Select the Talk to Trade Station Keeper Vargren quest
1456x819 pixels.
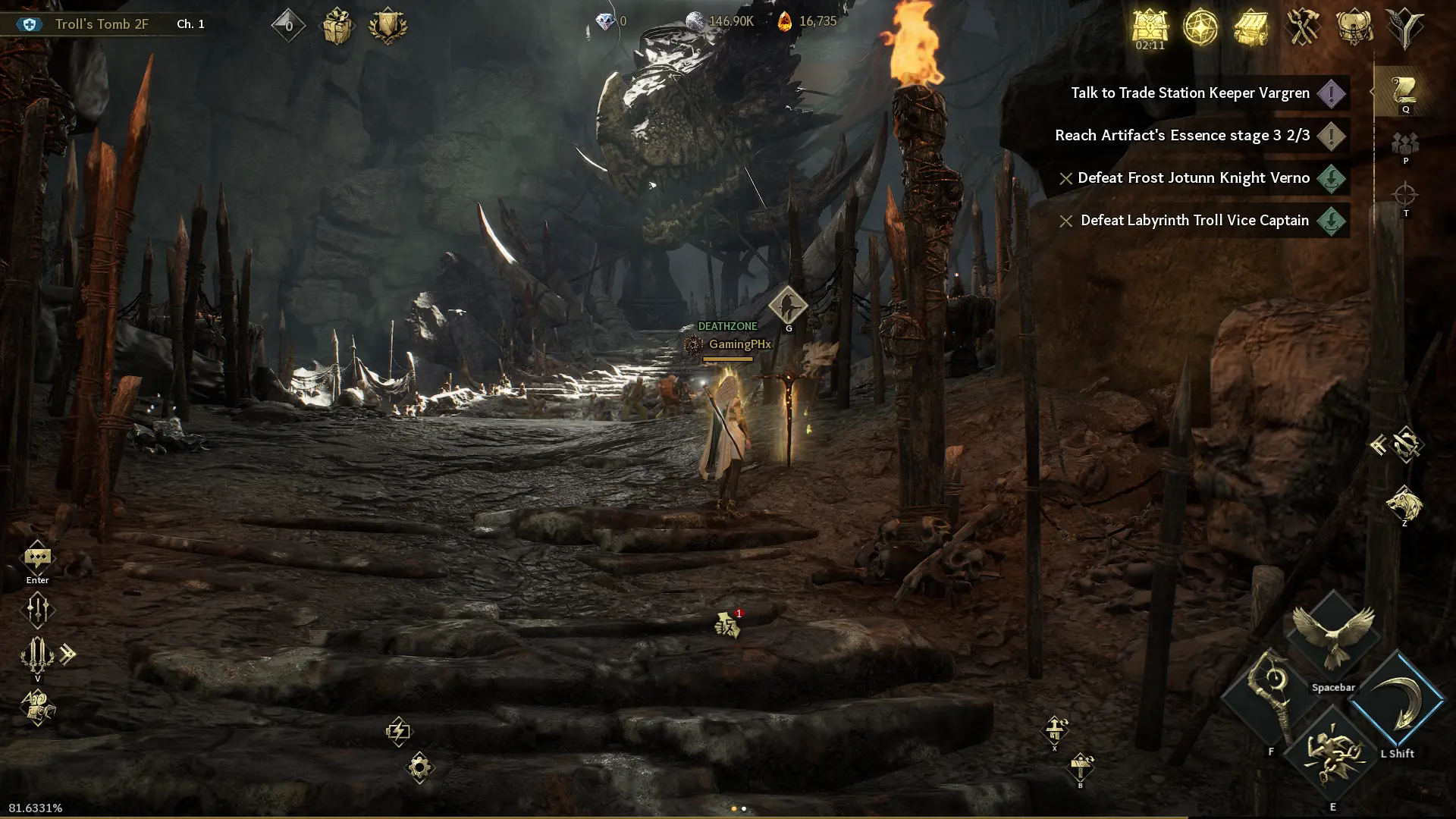tap(1190, 93)
